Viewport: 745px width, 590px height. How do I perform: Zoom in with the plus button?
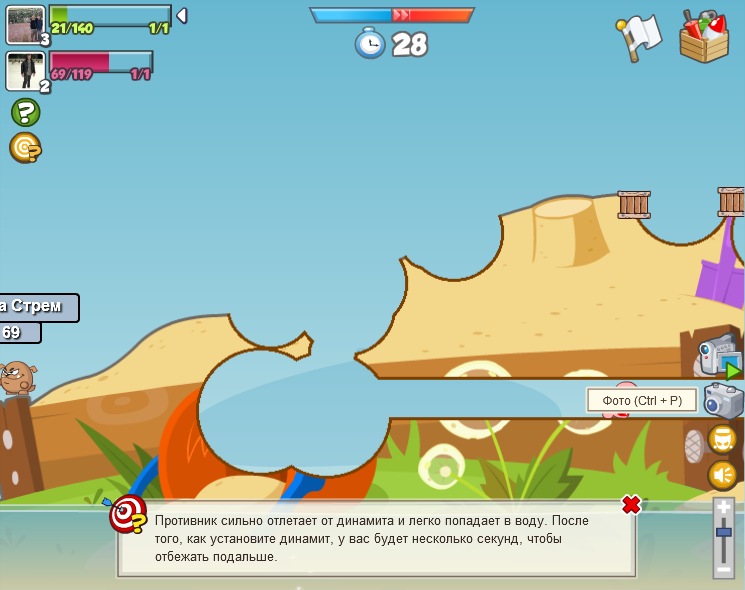[724, 508]
